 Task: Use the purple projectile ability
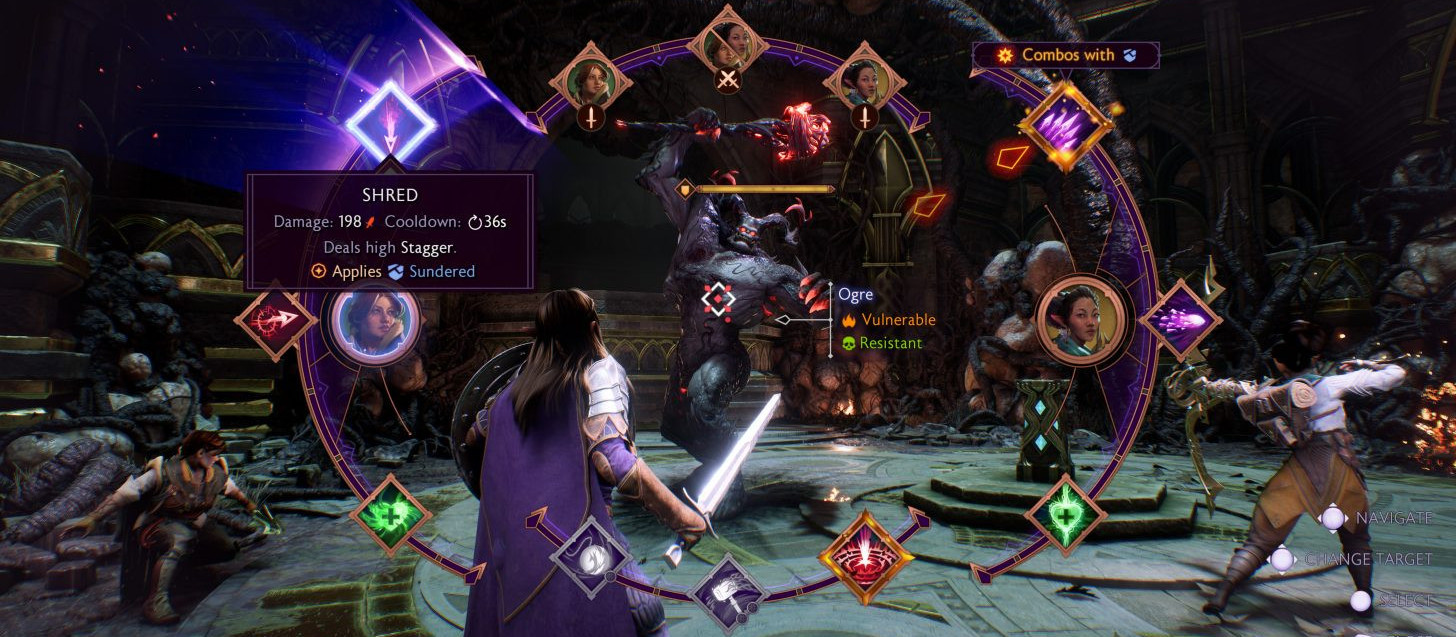(x=1180, y=321)
